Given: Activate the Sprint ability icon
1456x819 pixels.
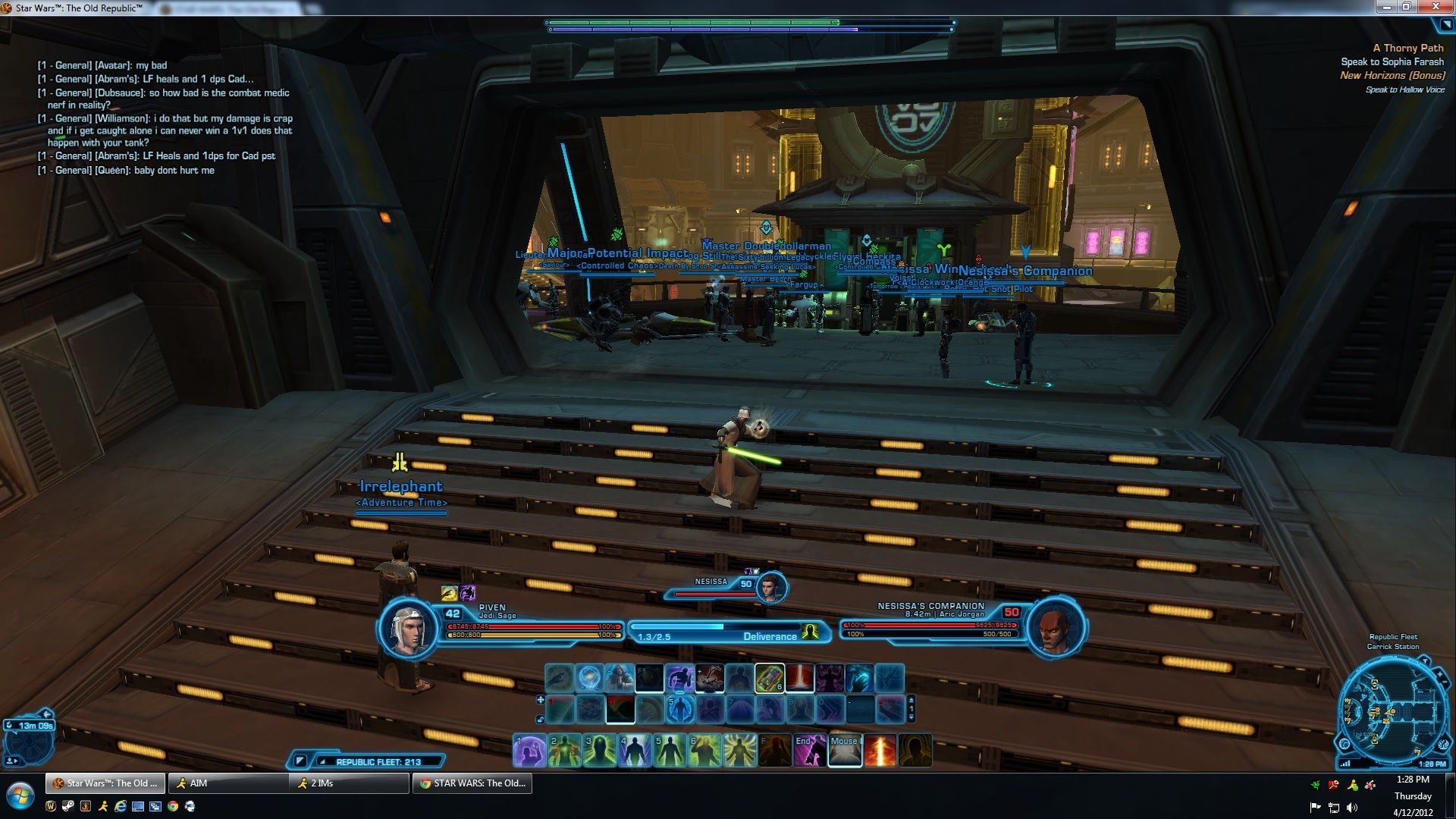Looking at the screenshot, I should (679, 678).
